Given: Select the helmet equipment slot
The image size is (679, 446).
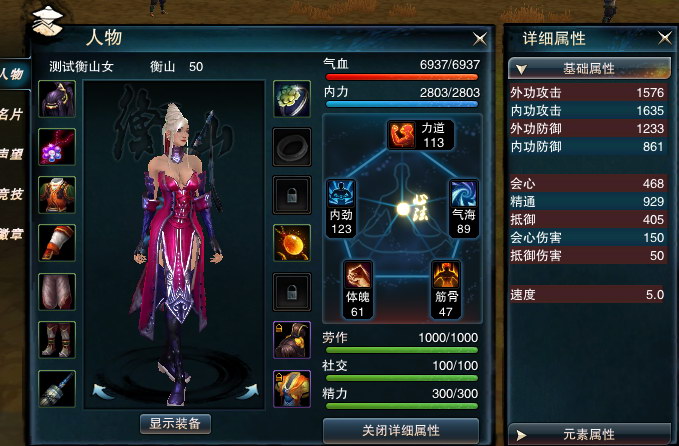Looking at the screenshot, I should click(55, 100).
